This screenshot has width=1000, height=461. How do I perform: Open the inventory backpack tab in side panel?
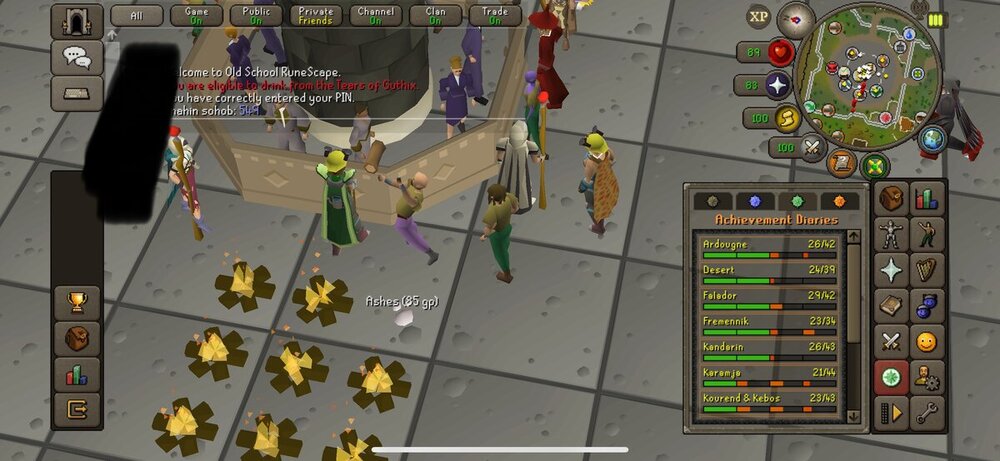[891, 199]
